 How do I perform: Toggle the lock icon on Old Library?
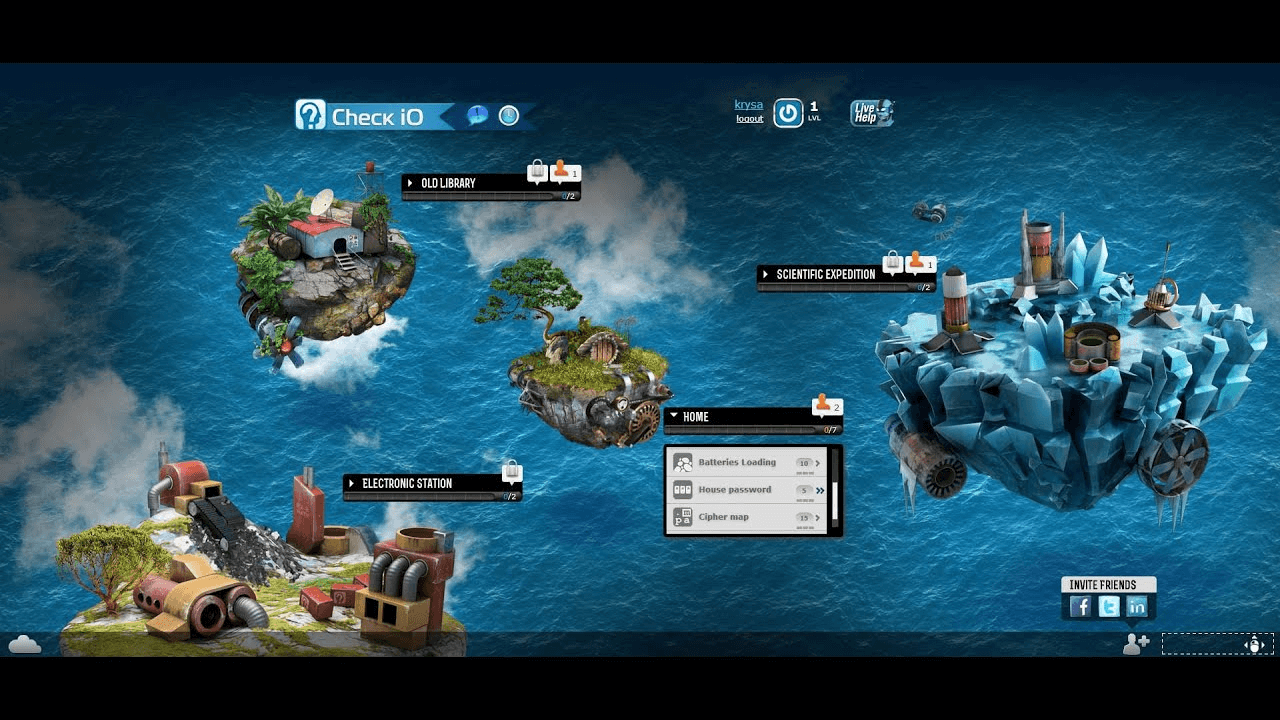click(x=537, y=171)
